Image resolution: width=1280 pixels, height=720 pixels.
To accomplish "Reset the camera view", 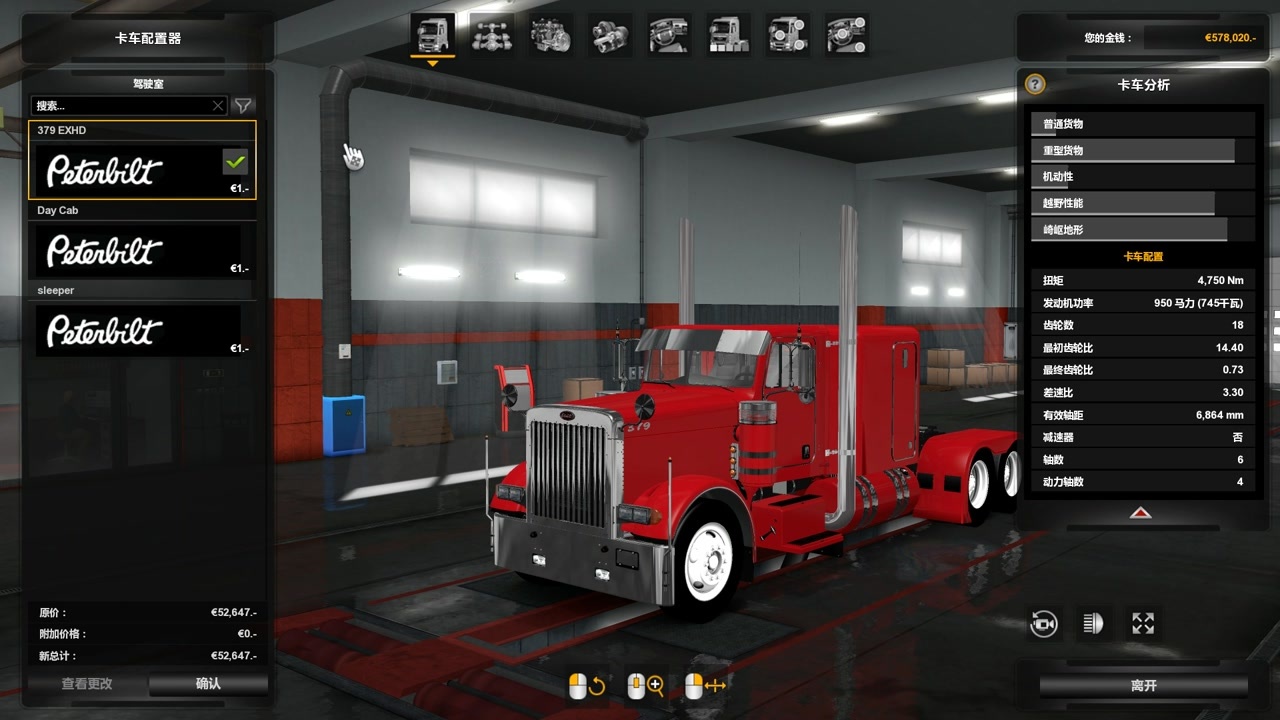I will [x=1044, y=624].
